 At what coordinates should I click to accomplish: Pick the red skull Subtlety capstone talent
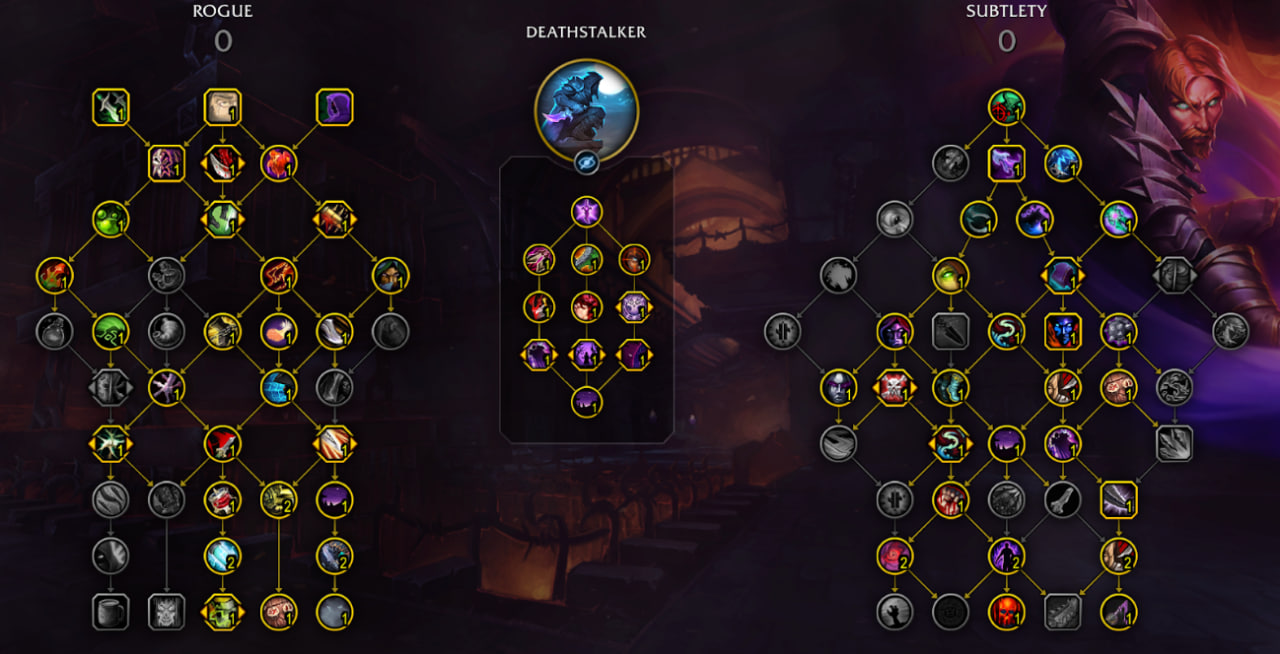coord(1006,611)
